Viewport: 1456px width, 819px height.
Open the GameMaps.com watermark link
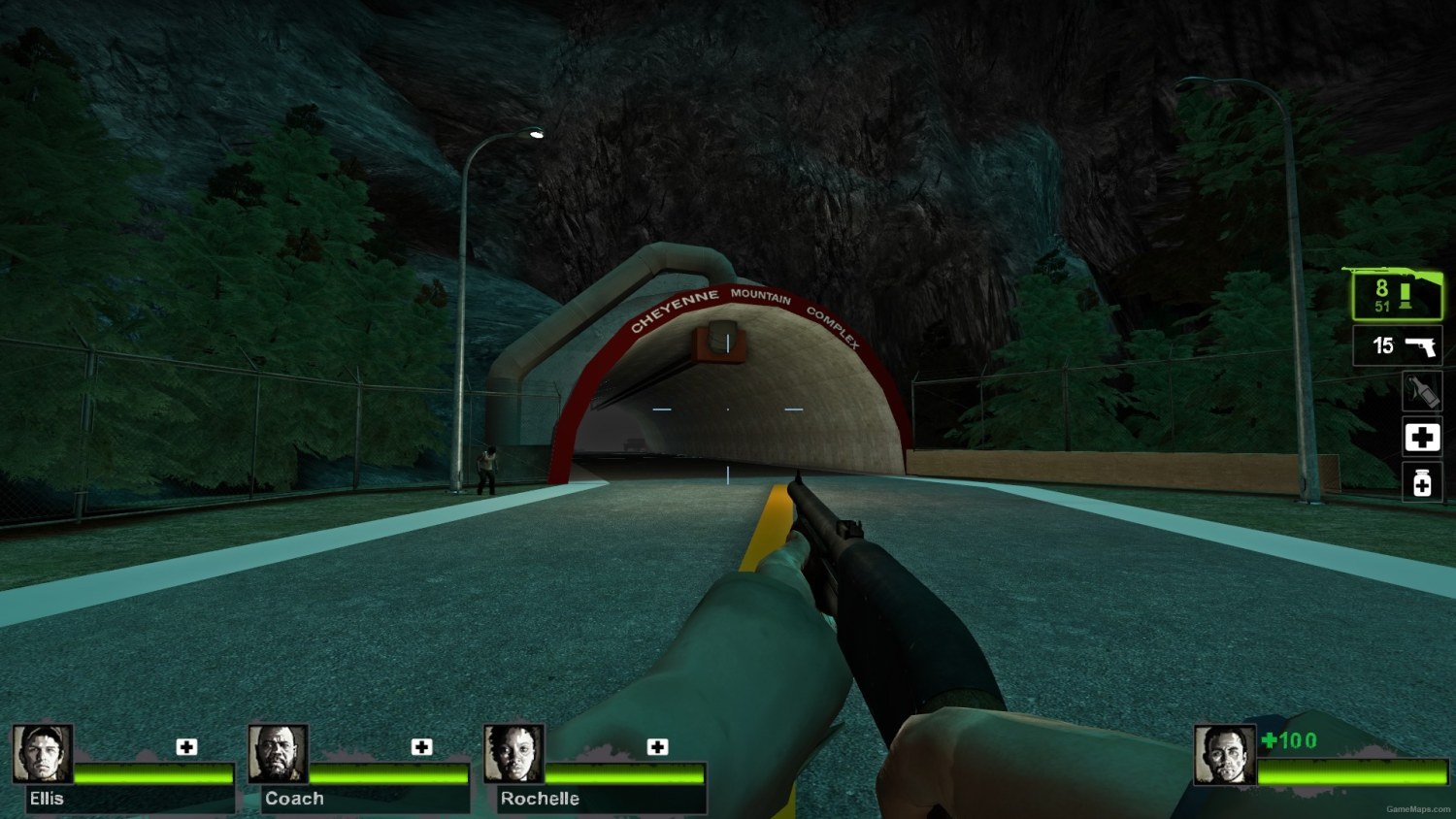tap(1418, 811)
